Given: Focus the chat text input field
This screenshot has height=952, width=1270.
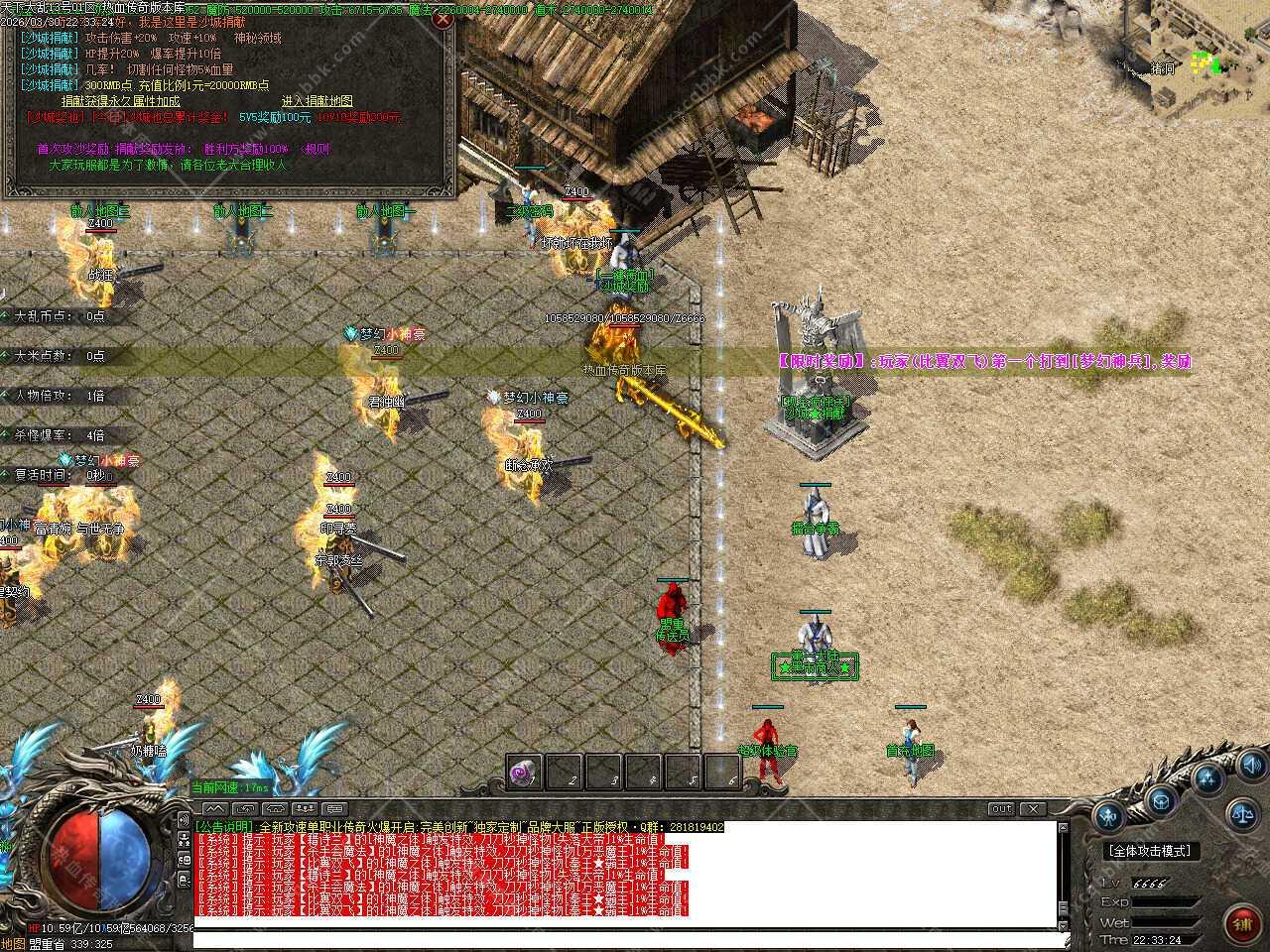Looking at the screenshot, I should click(625, 938).
